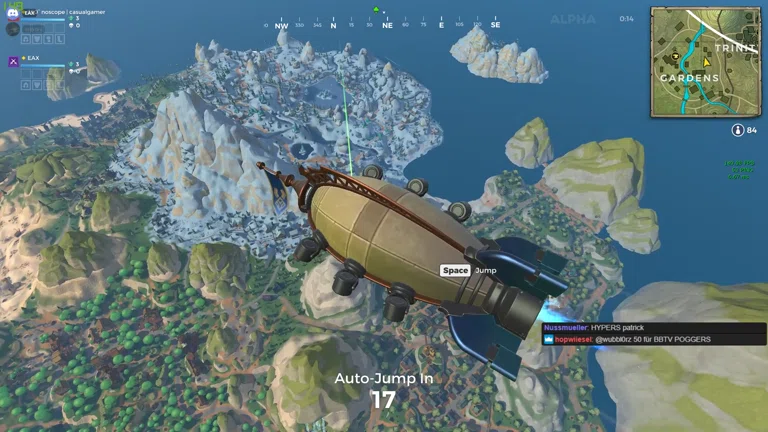
Task: Click the compass bar heading strip
Action: point(384,25)
